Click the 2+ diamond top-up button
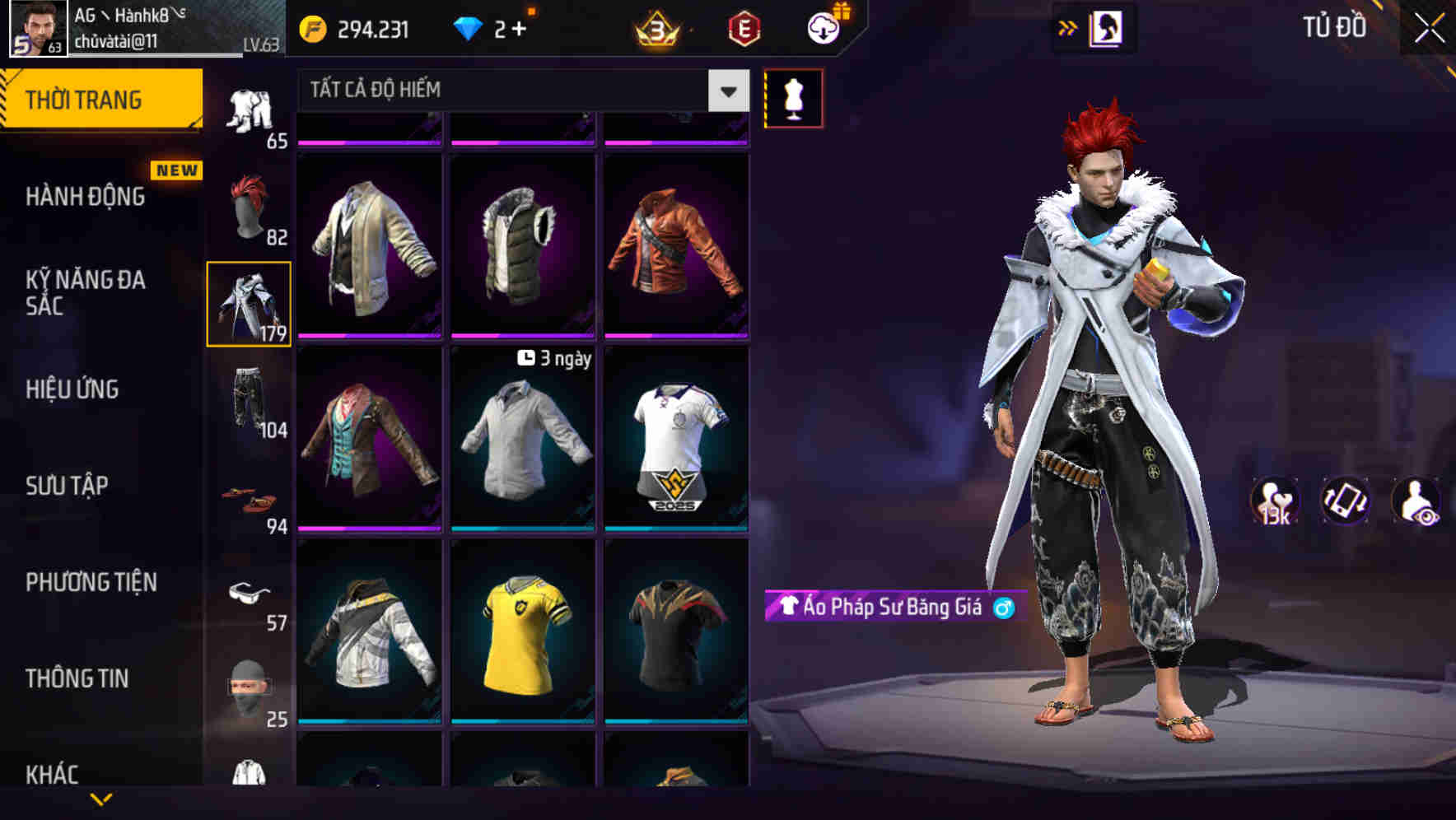1456x820 pixels. tap(509, 27)
